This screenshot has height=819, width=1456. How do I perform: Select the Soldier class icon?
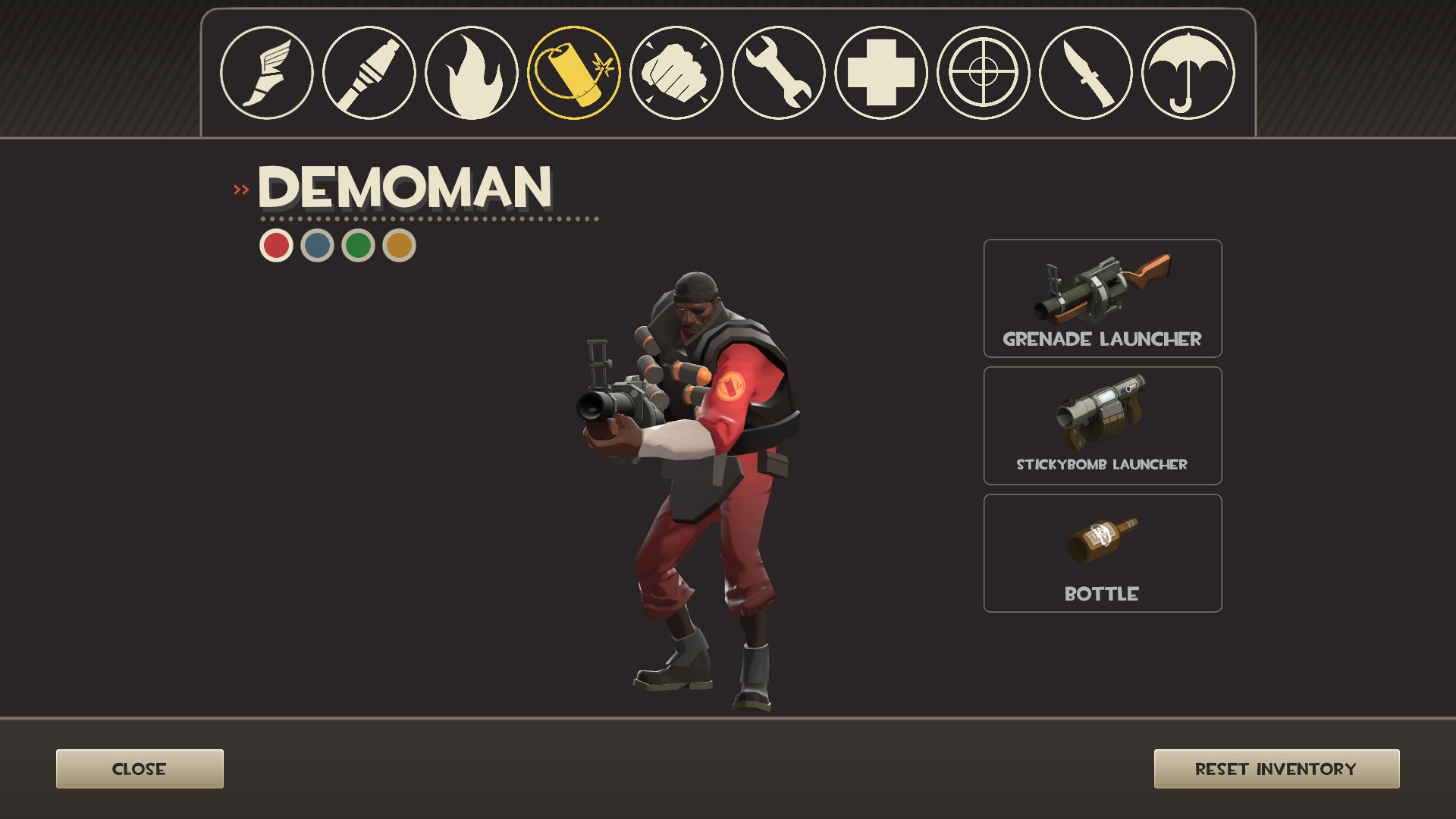368,74
